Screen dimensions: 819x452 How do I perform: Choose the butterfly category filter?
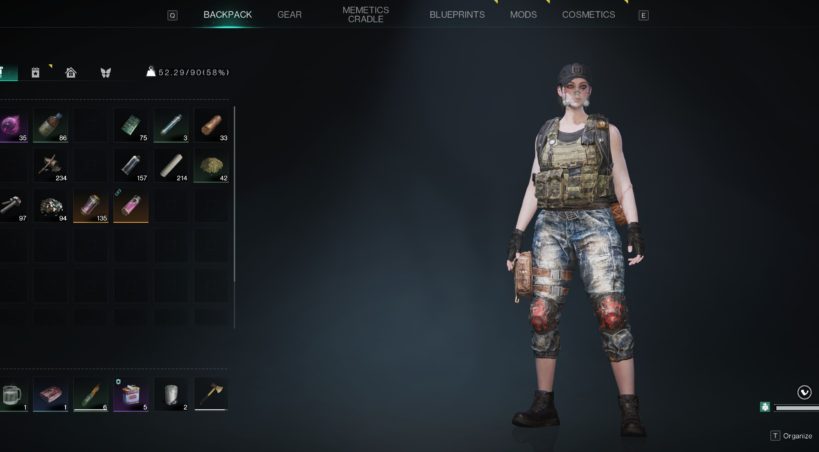(105, 72)
